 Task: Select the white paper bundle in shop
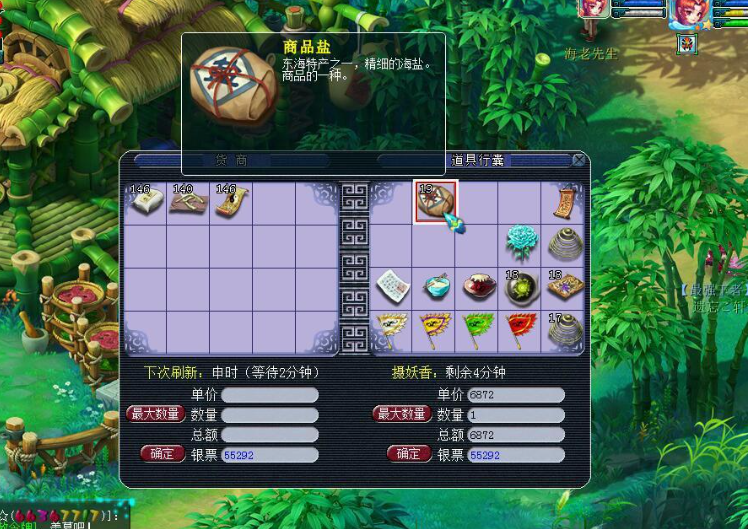(144, 201)
